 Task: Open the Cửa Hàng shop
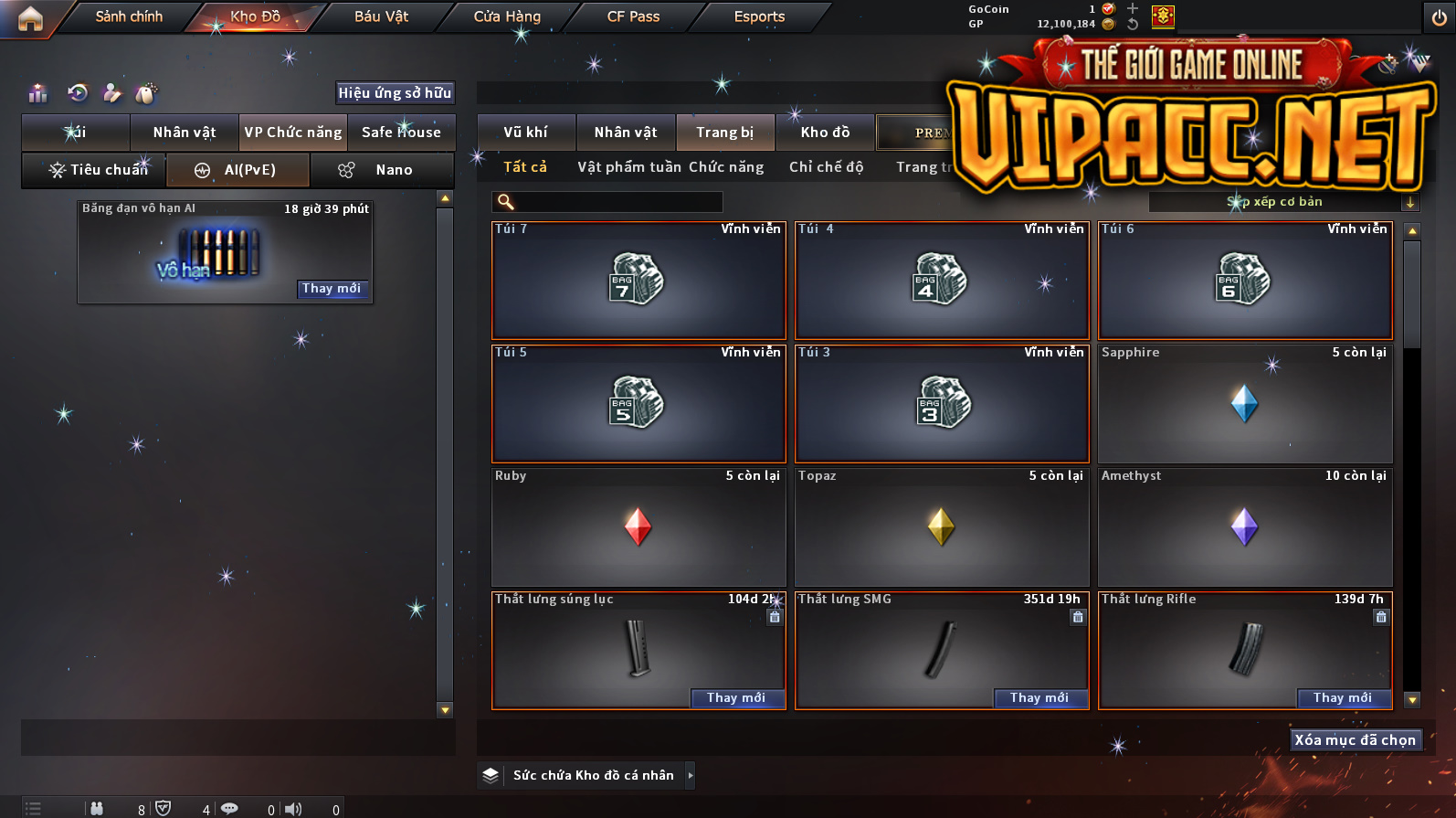pyautogui.click(x=507, y=16)
